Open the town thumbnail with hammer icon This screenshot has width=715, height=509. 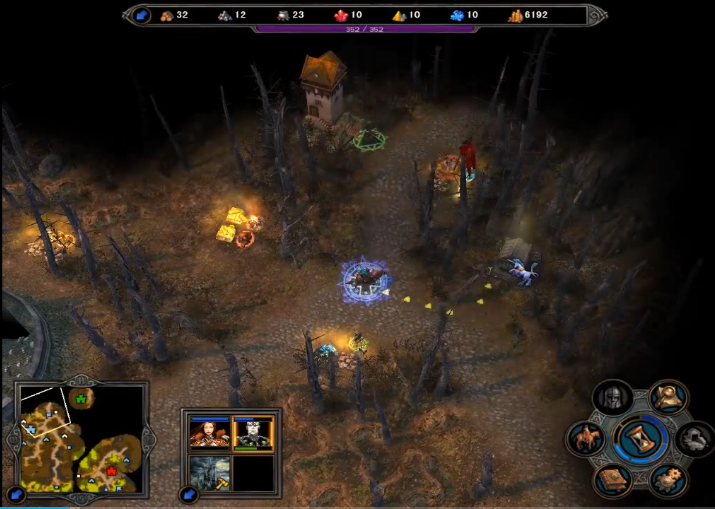(x=210, y=472)
